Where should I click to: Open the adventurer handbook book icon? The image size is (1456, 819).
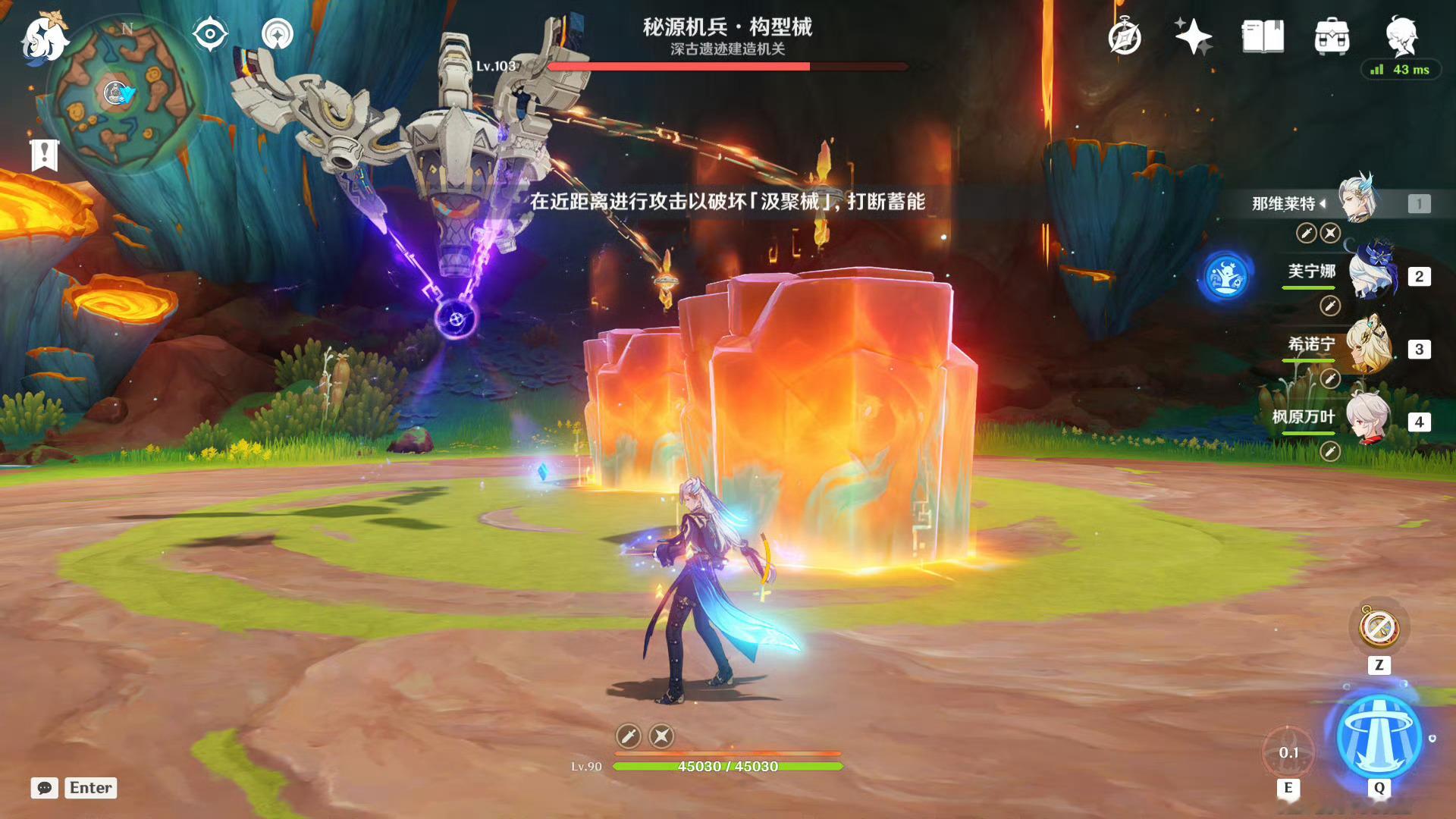tap(1263, 36)
